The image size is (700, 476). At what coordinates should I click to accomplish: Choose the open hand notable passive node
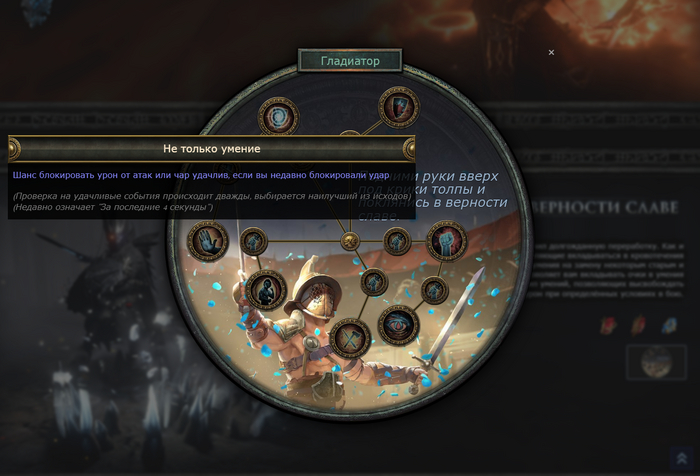click(x=207, y=240)
